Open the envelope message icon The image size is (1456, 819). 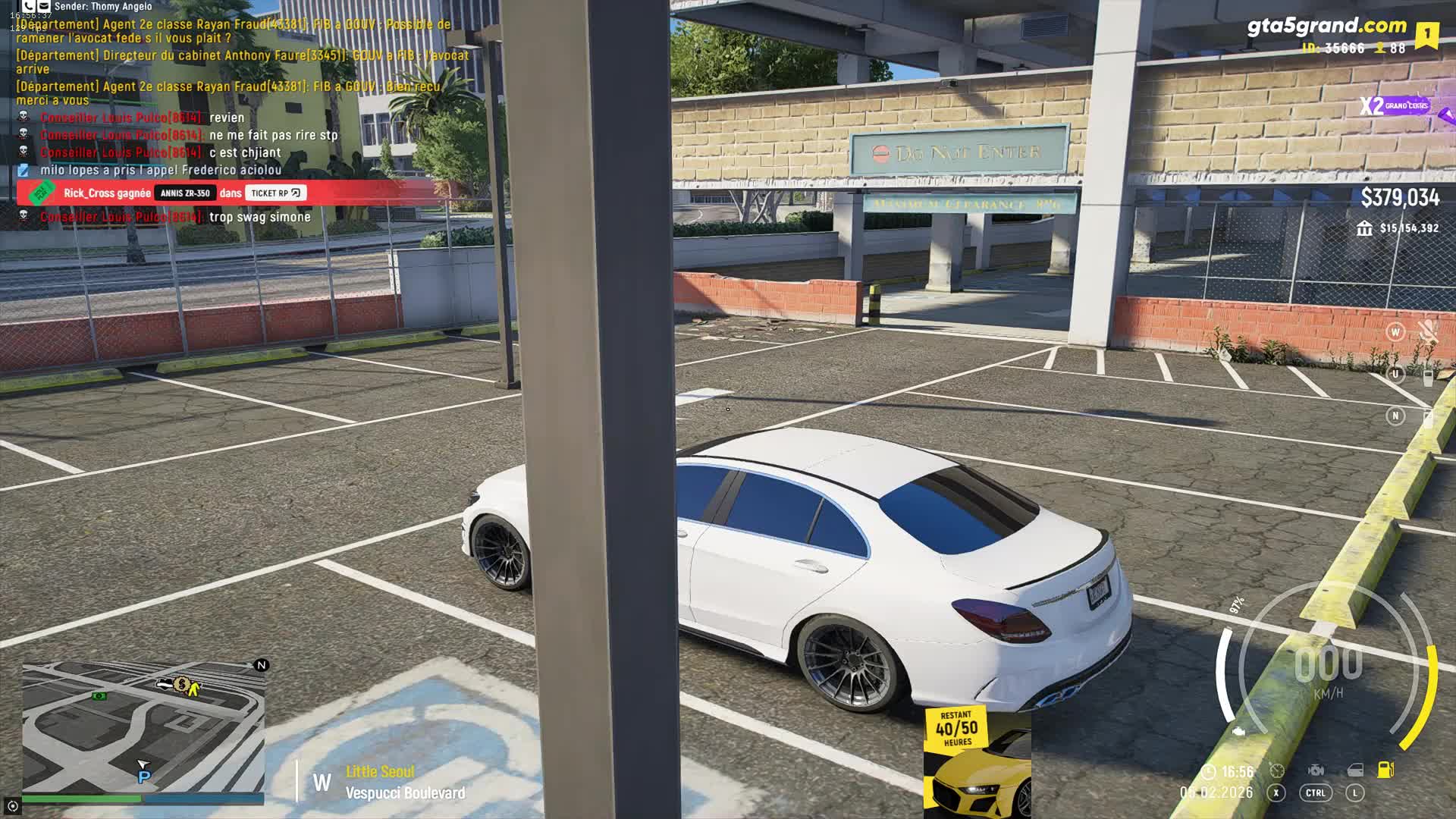point(45,6)
